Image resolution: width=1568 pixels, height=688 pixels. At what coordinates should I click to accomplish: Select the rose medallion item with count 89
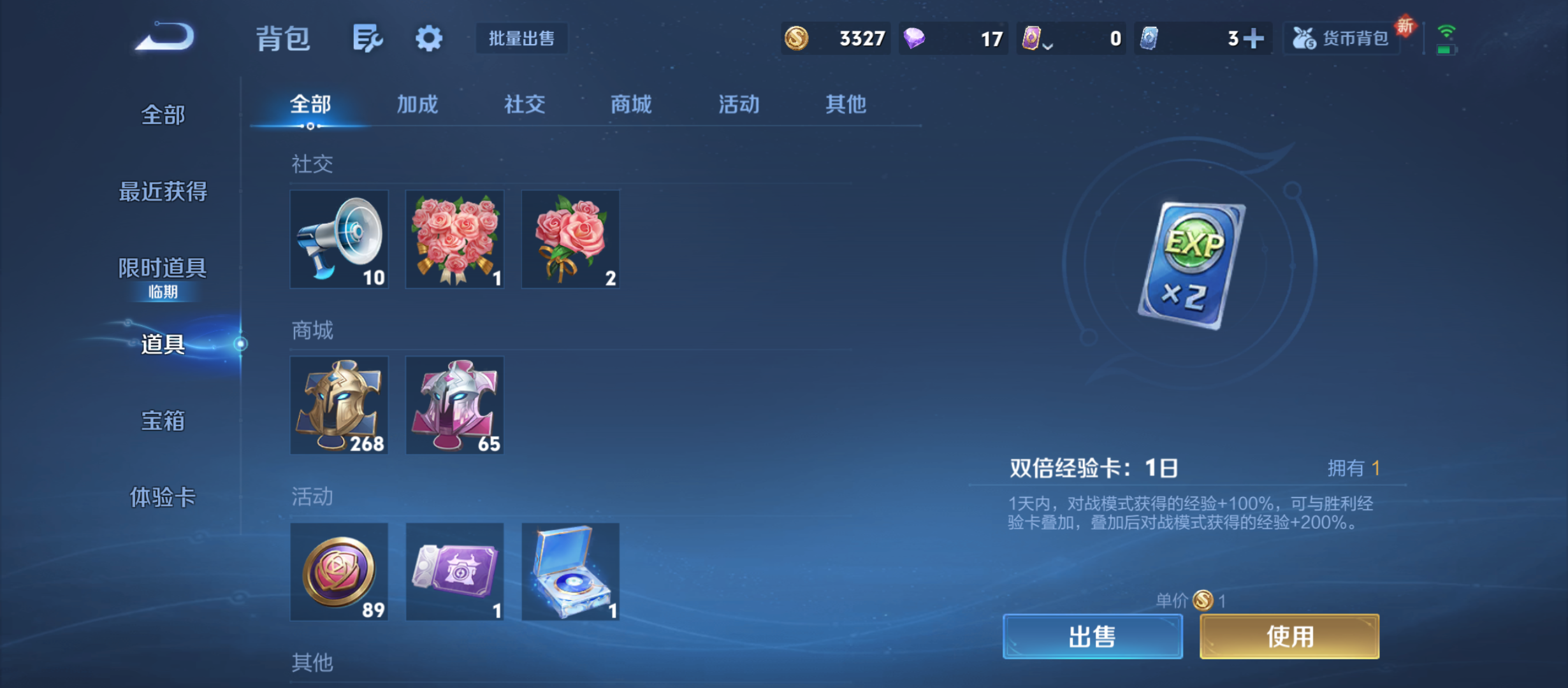pyautogui.click(x=339, y=572)
